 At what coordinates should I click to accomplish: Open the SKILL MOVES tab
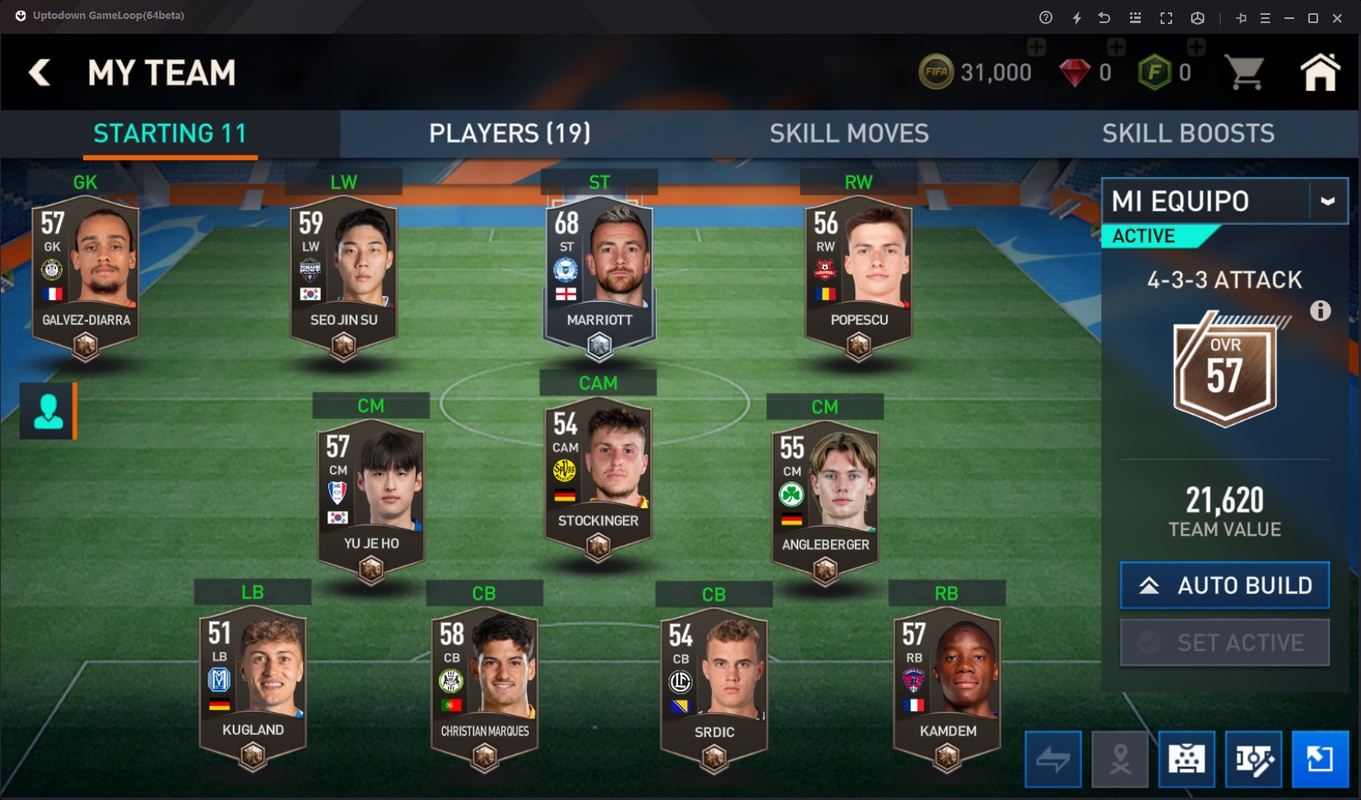pyautogui.click(x=849, y=133)
